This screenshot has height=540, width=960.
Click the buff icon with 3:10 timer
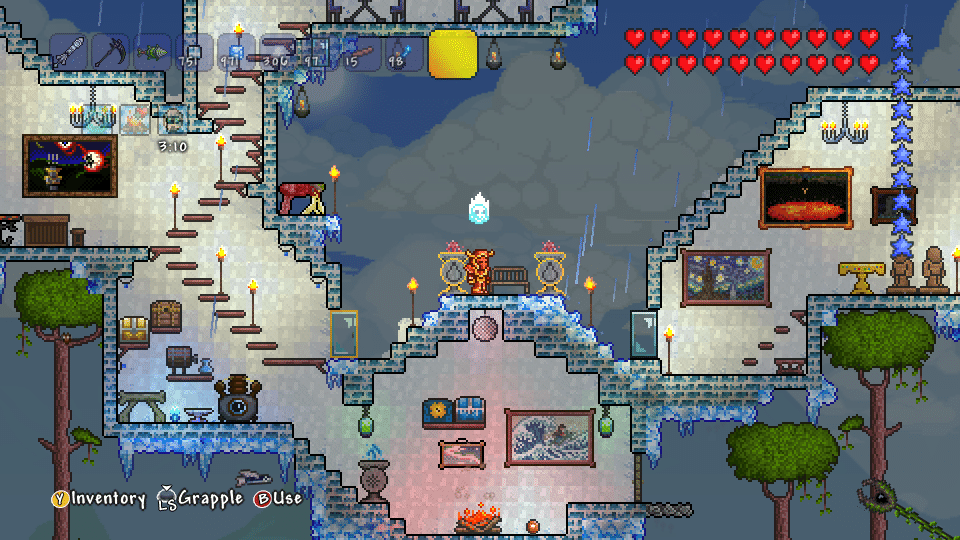pos(174,119)
